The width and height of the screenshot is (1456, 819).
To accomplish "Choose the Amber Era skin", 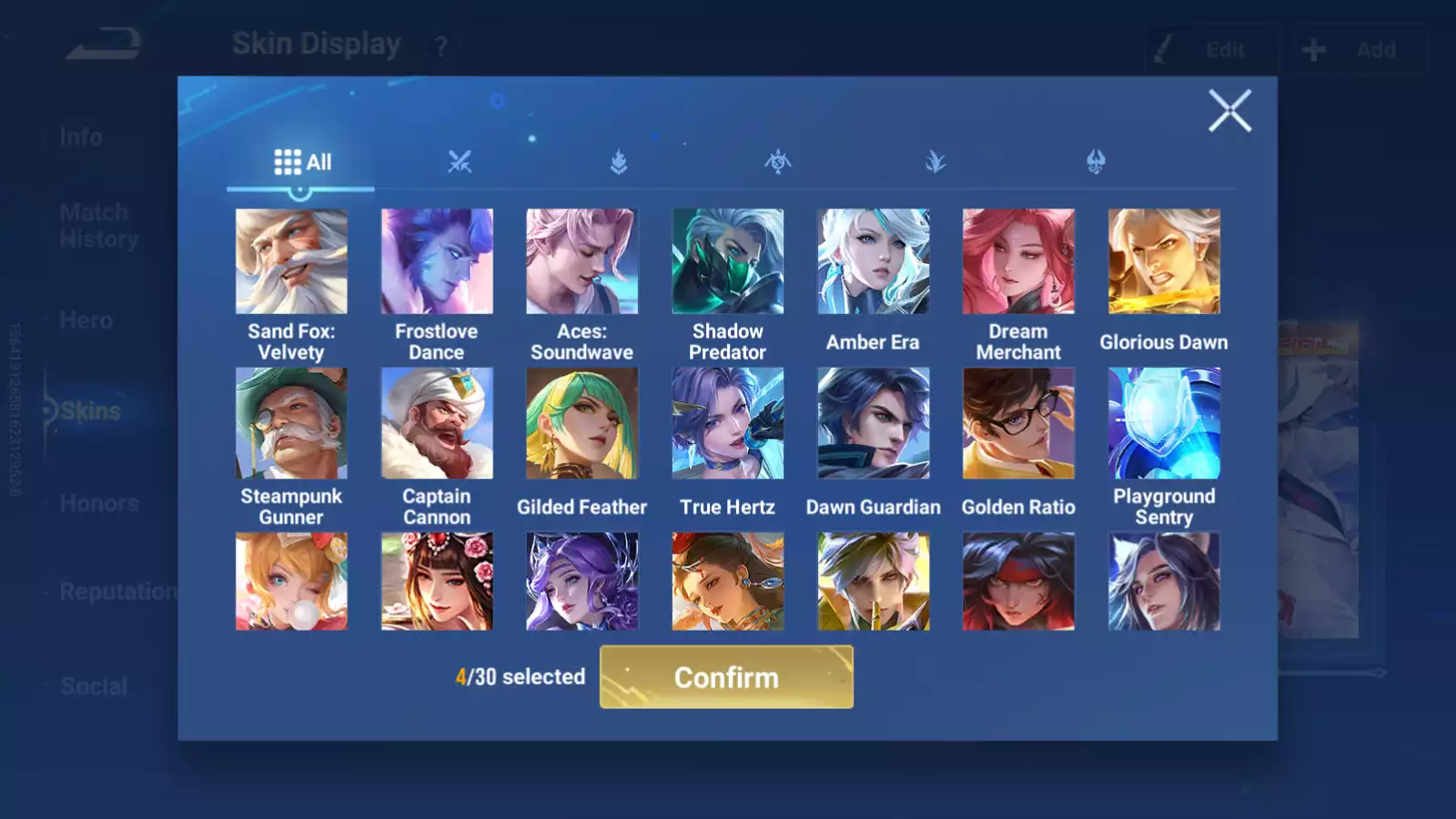I will 873,262.
